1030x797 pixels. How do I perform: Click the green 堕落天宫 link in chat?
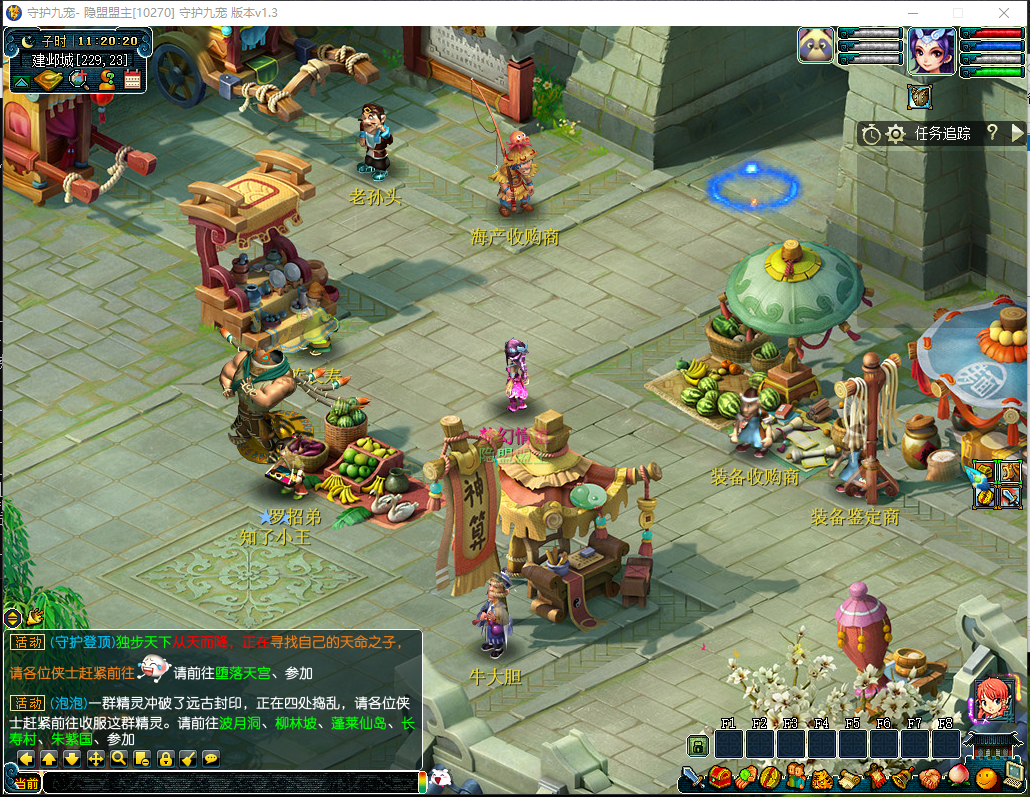pos(232,673)
